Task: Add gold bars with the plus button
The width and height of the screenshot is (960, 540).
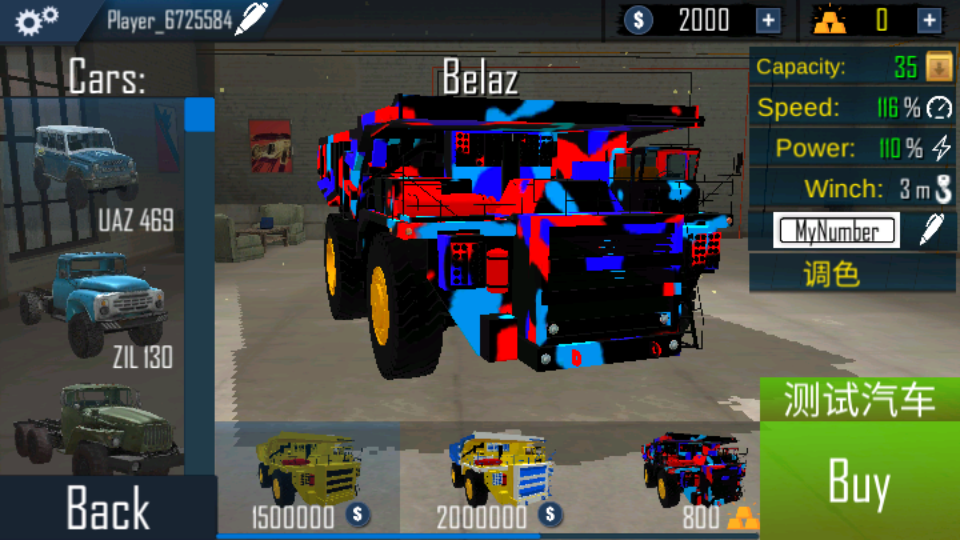Action: click(x=929, y=20)
